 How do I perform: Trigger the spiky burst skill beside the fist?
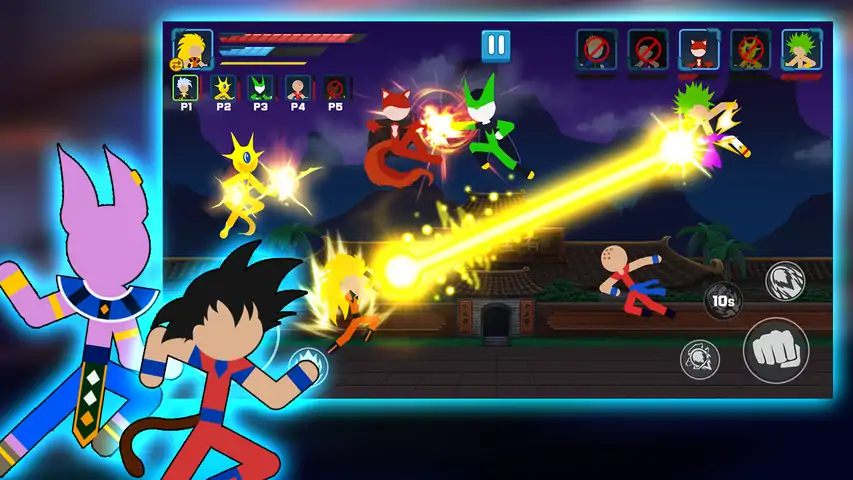tap(700, 358)
